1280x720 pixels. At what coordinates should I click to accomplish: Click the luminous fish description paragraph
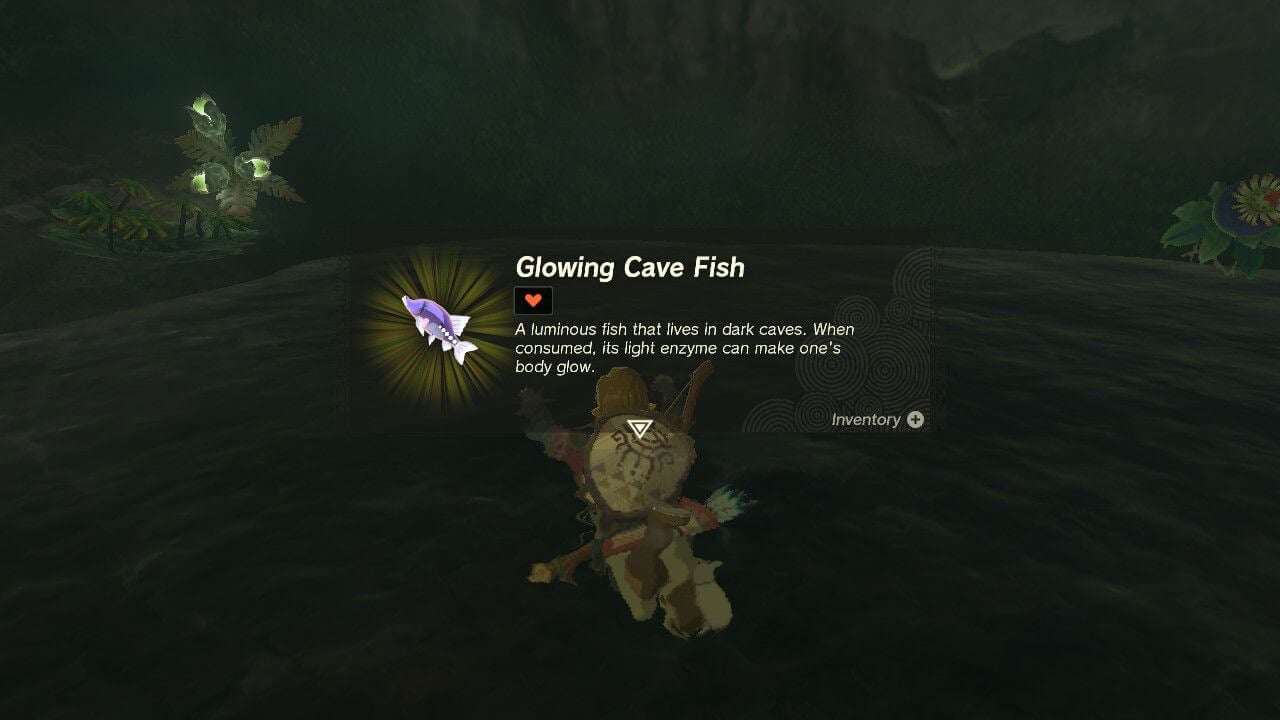point(683,346)
